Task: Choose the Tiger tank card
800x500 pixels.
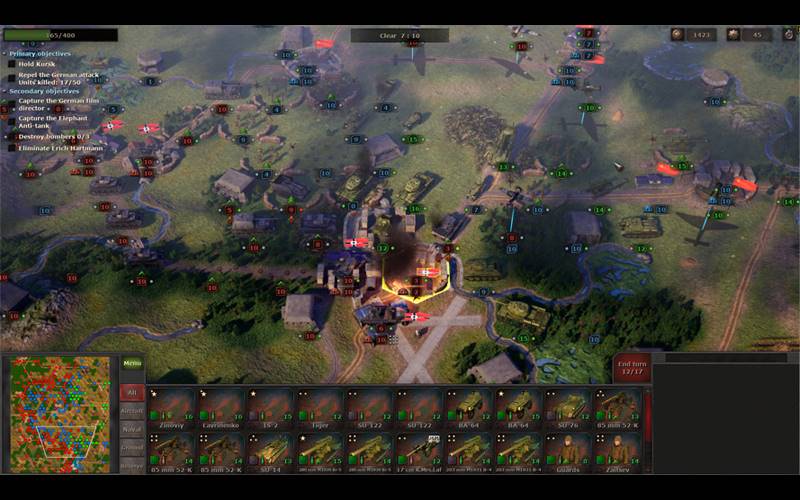Action: point(319,407)
